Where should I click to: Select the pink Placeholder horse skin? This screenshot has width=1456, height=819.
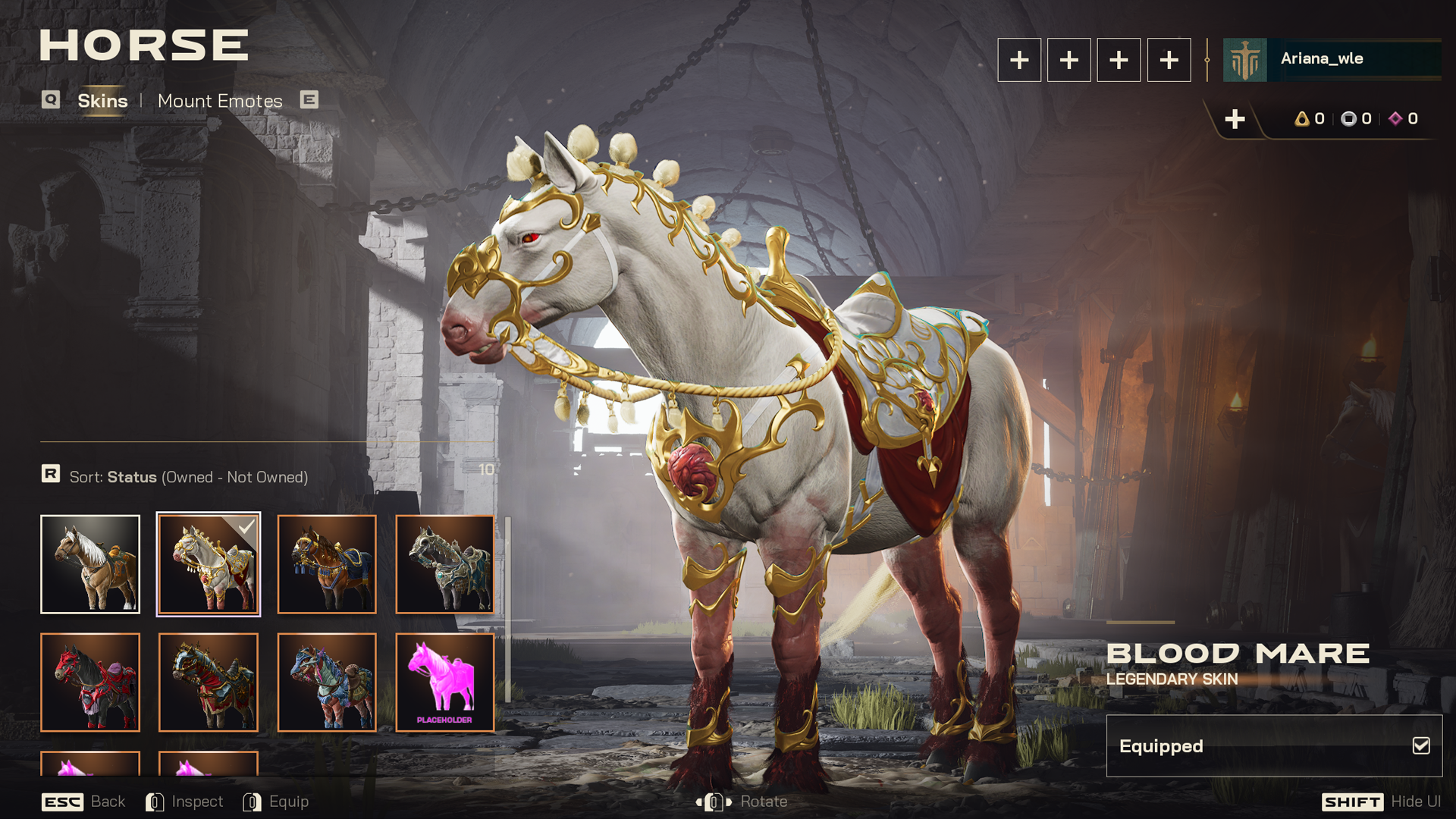tap(445, 682)
